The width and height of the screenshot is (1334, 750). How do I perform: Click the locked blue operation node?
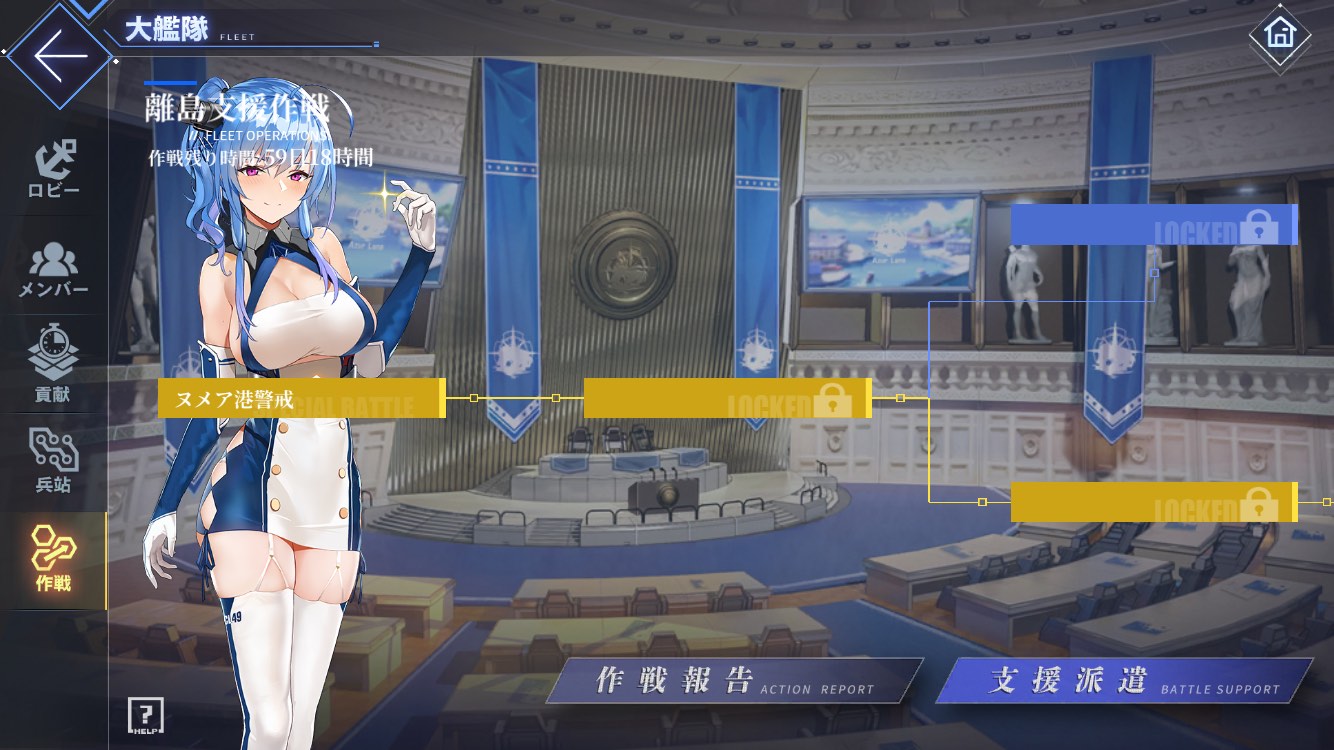click(x=1153, y=225)
